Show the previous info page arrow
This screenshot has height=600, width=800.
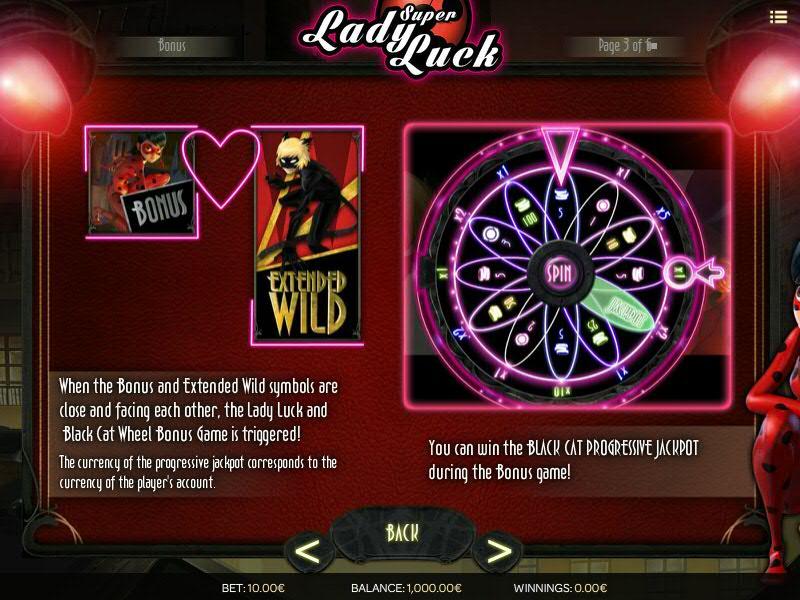pyautogui.click(x=309, y=551)
